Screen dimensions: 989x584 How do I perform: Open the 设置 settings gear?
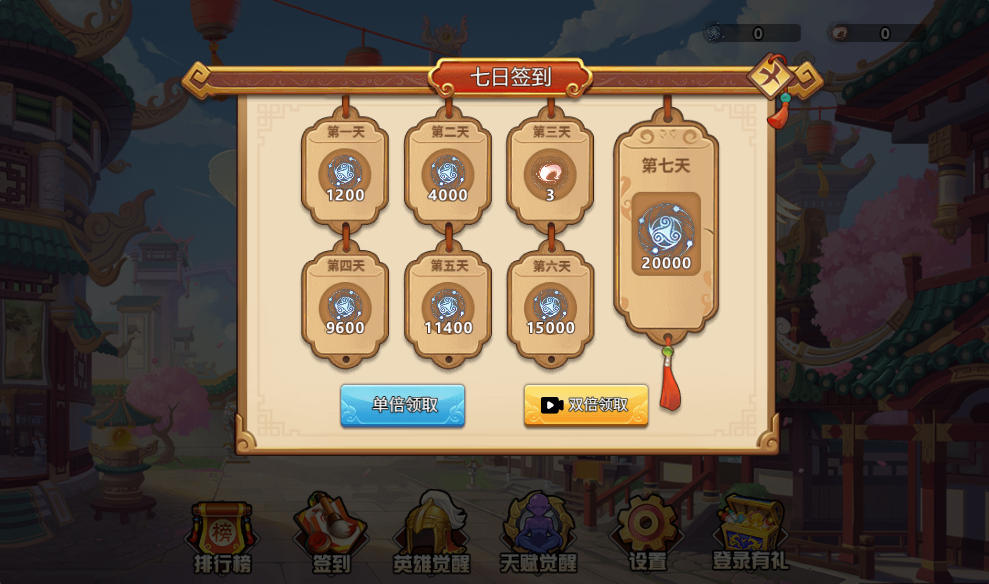tap(646, 535)
